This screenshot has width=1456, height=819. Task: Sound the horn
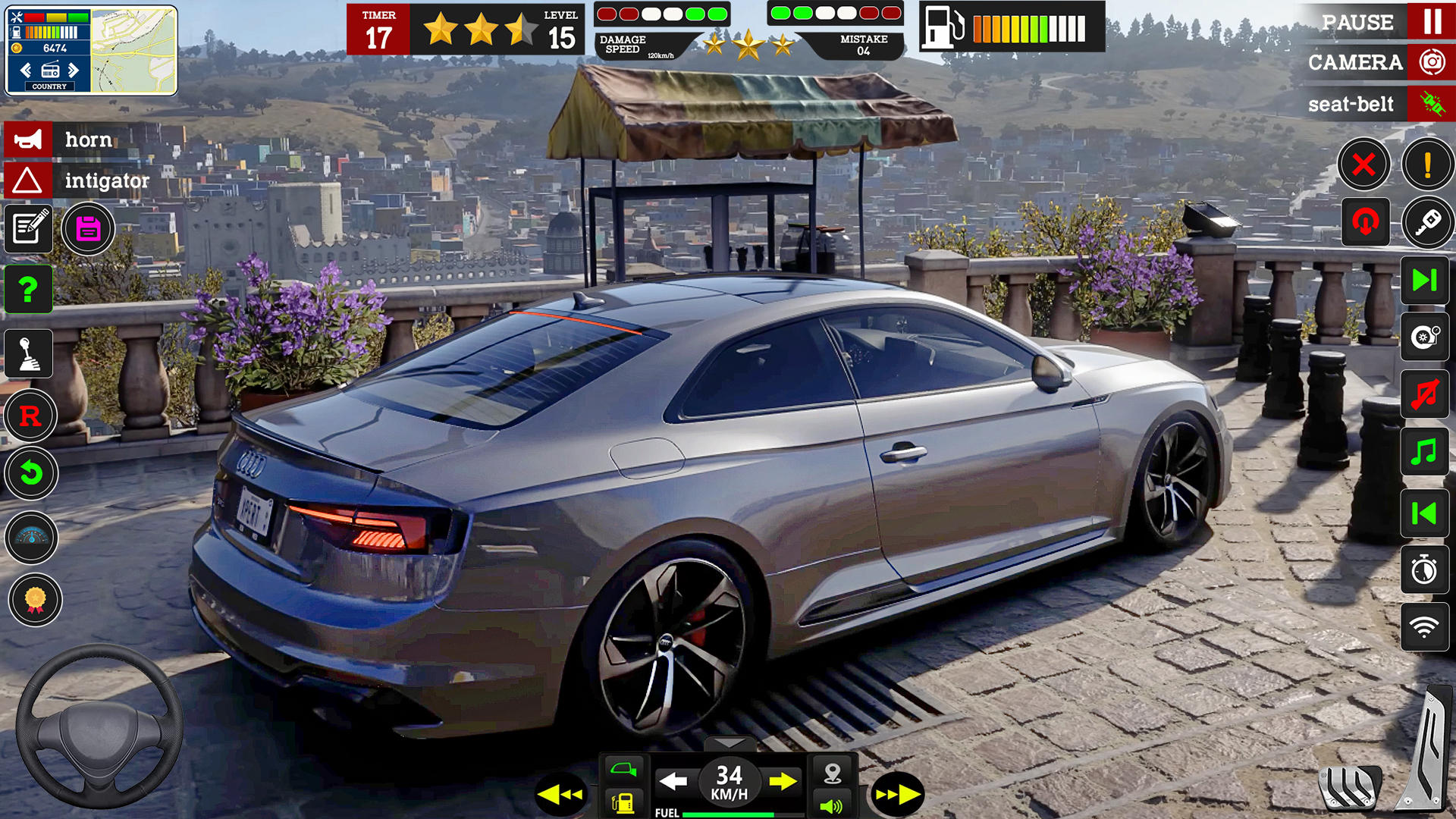tap(28, 140)
